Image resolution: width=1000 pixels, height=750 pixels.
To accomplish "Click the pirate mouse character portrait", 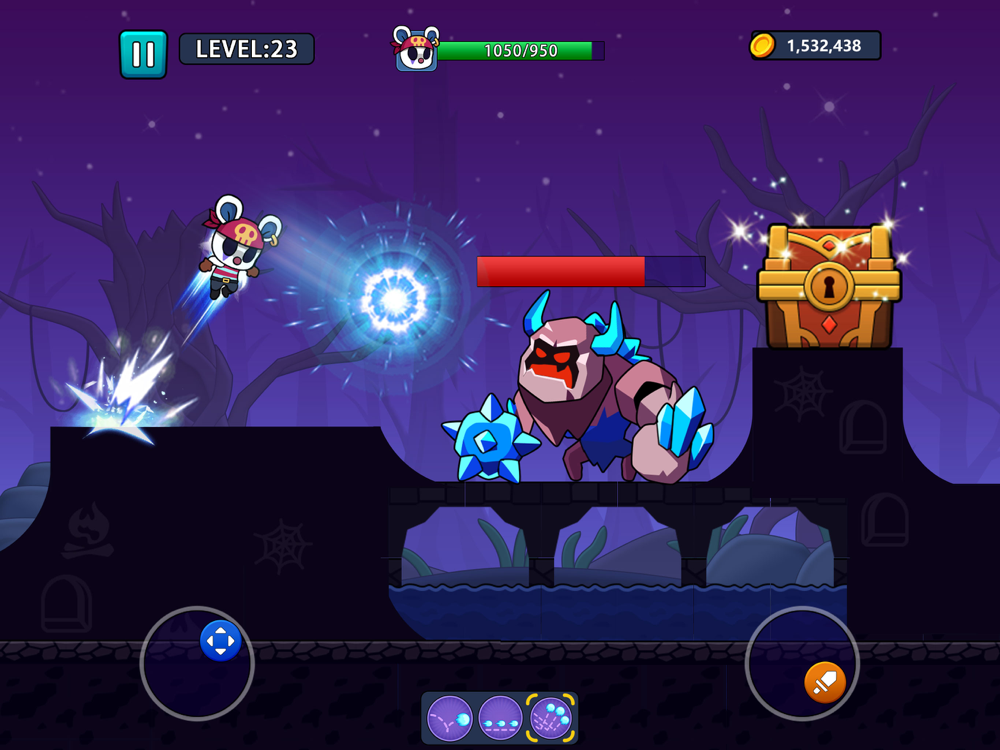I will click(x=416, y=50).
